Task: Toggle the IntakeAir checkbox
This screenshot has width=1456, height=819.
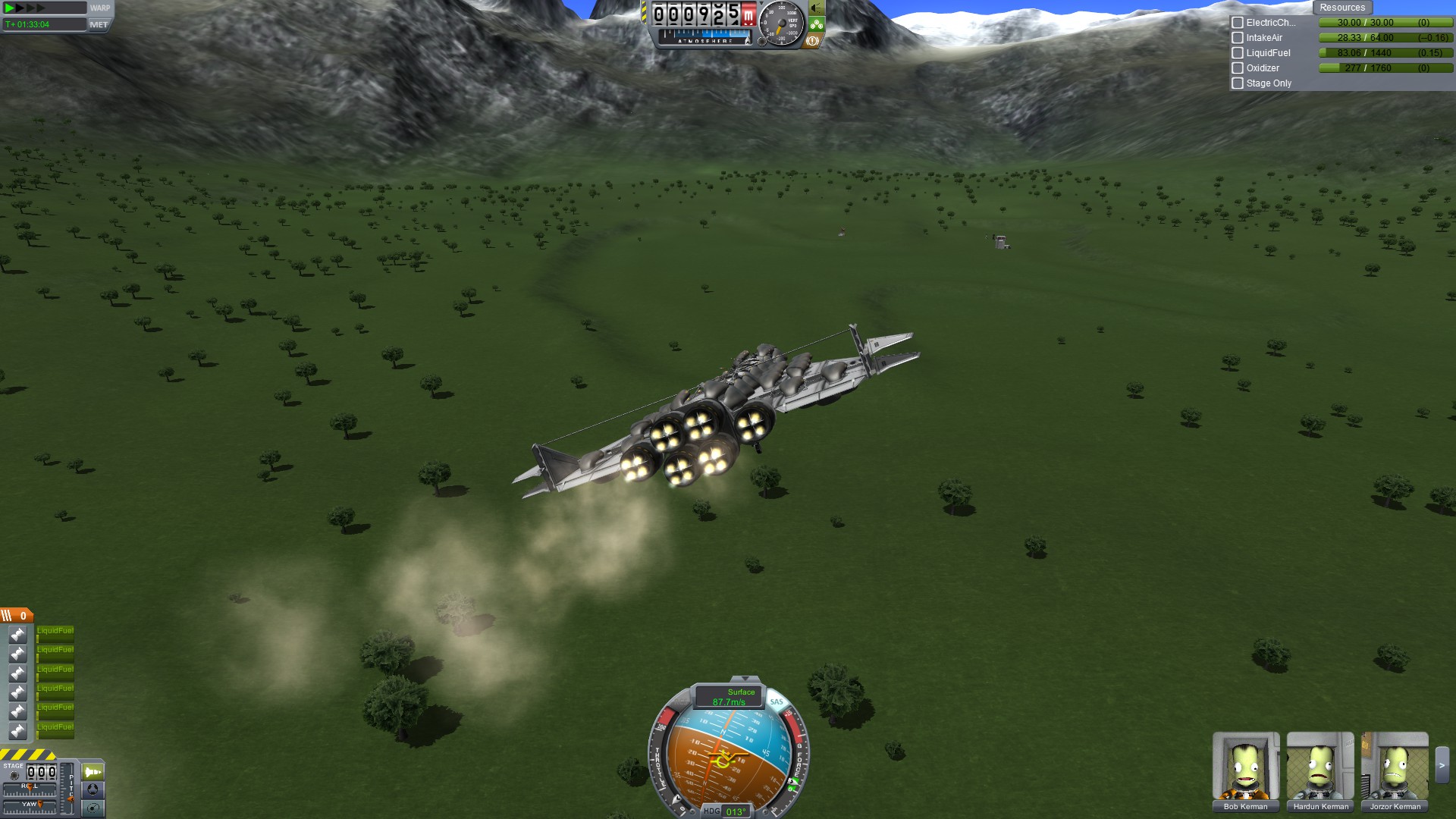Action: tap(1238, 38)
